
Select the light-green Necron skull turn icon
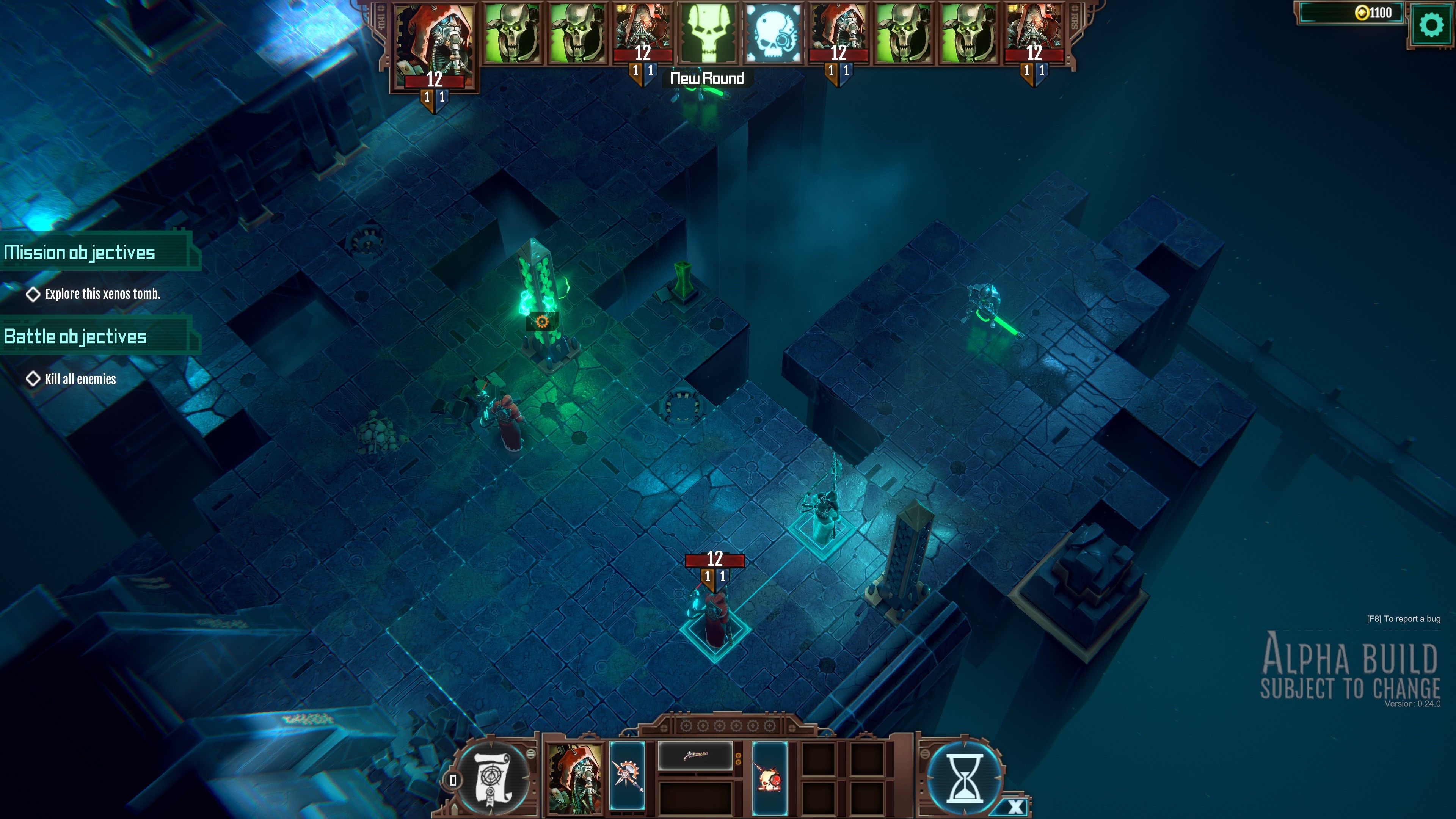pos(708,32)
